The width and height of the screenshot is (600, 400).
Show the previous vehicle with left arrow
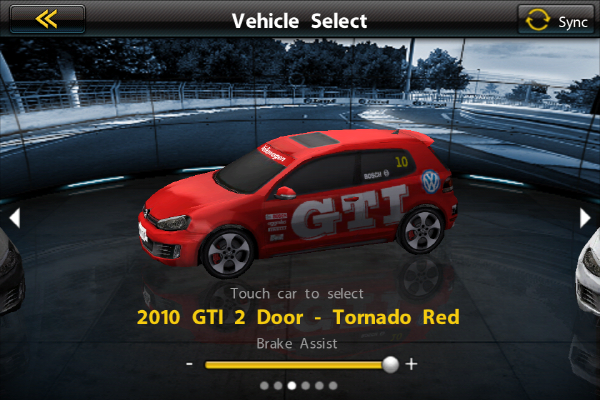pyautogui.click(x=14, y=217)
